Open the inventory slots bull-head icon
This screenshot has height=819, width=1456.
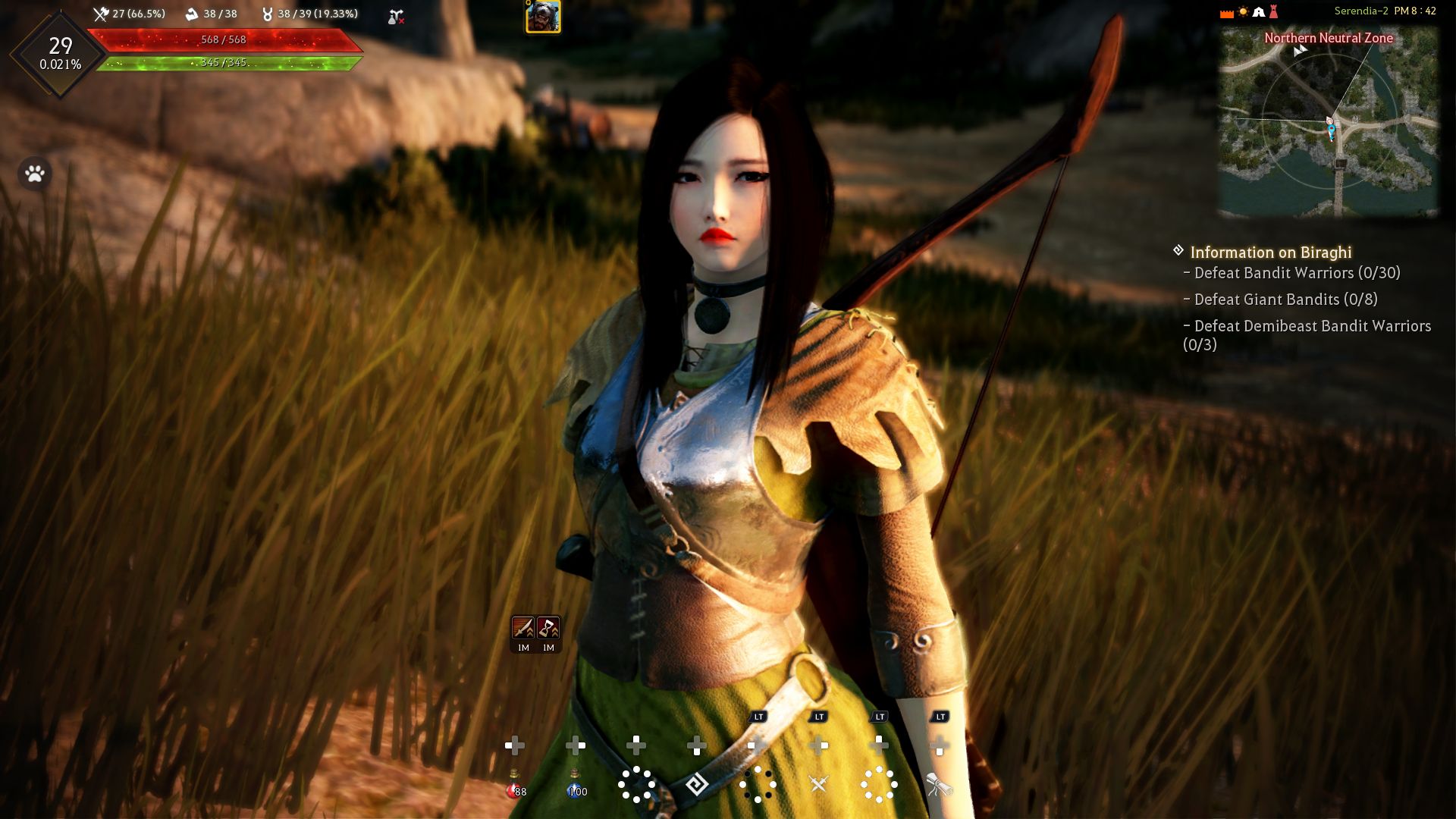(x=267, y=13)
